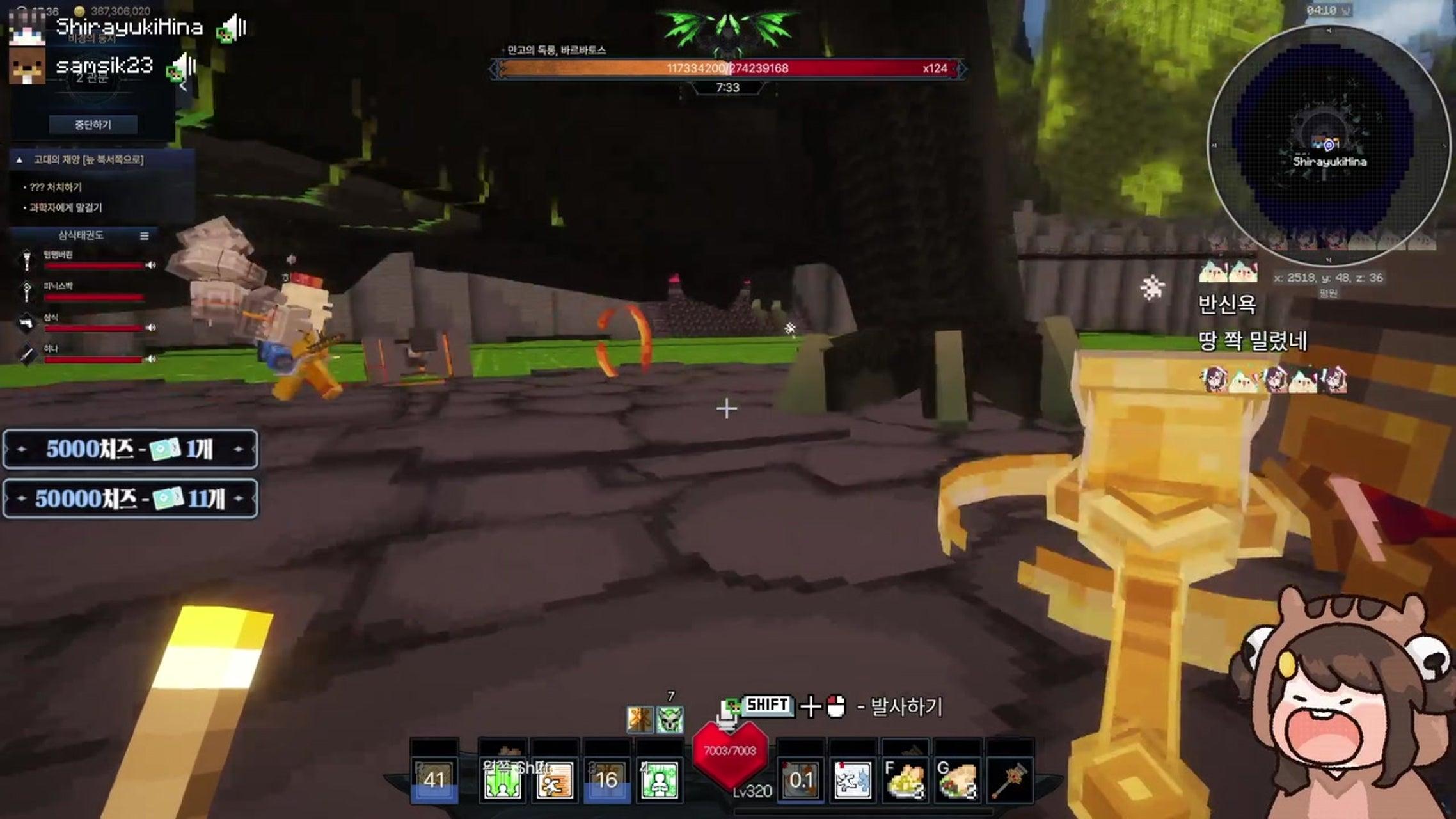
Task: Select the golden mace weapon slot
Action: (x=1009, y=781)
